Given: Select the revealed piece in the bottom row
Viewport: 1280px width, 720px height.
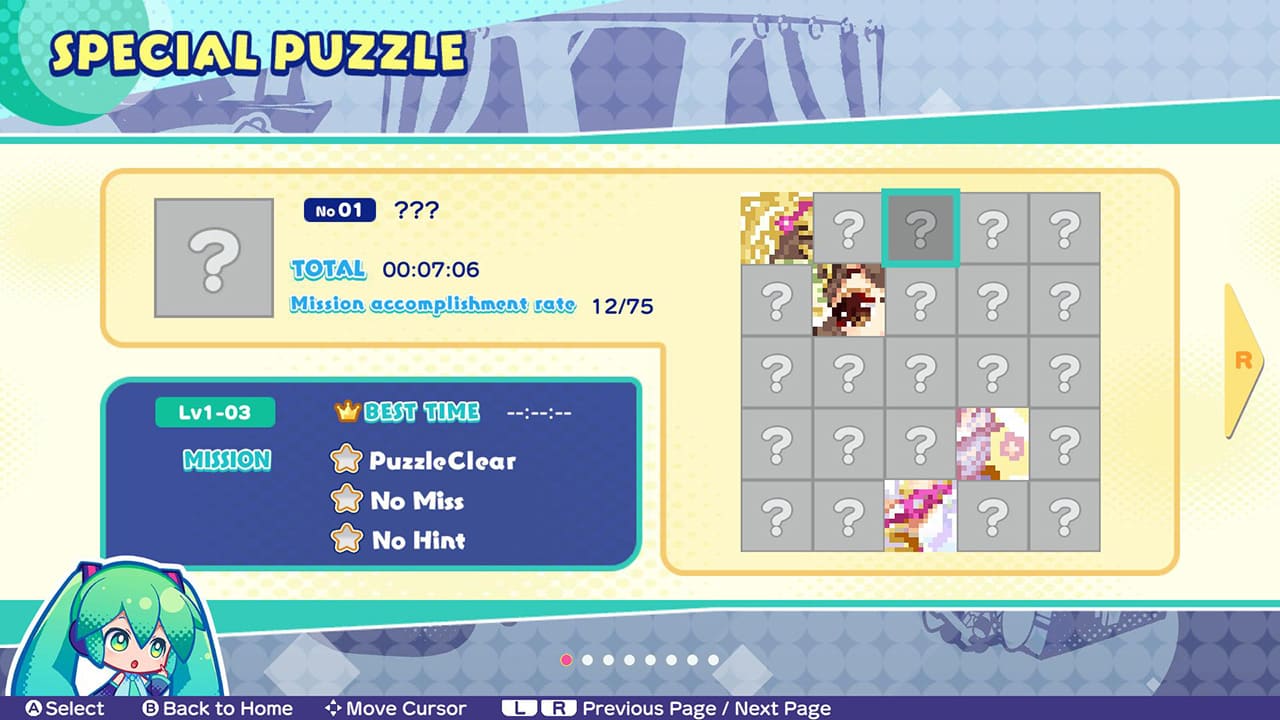Looking at the screenshot, I should [920, 513].
